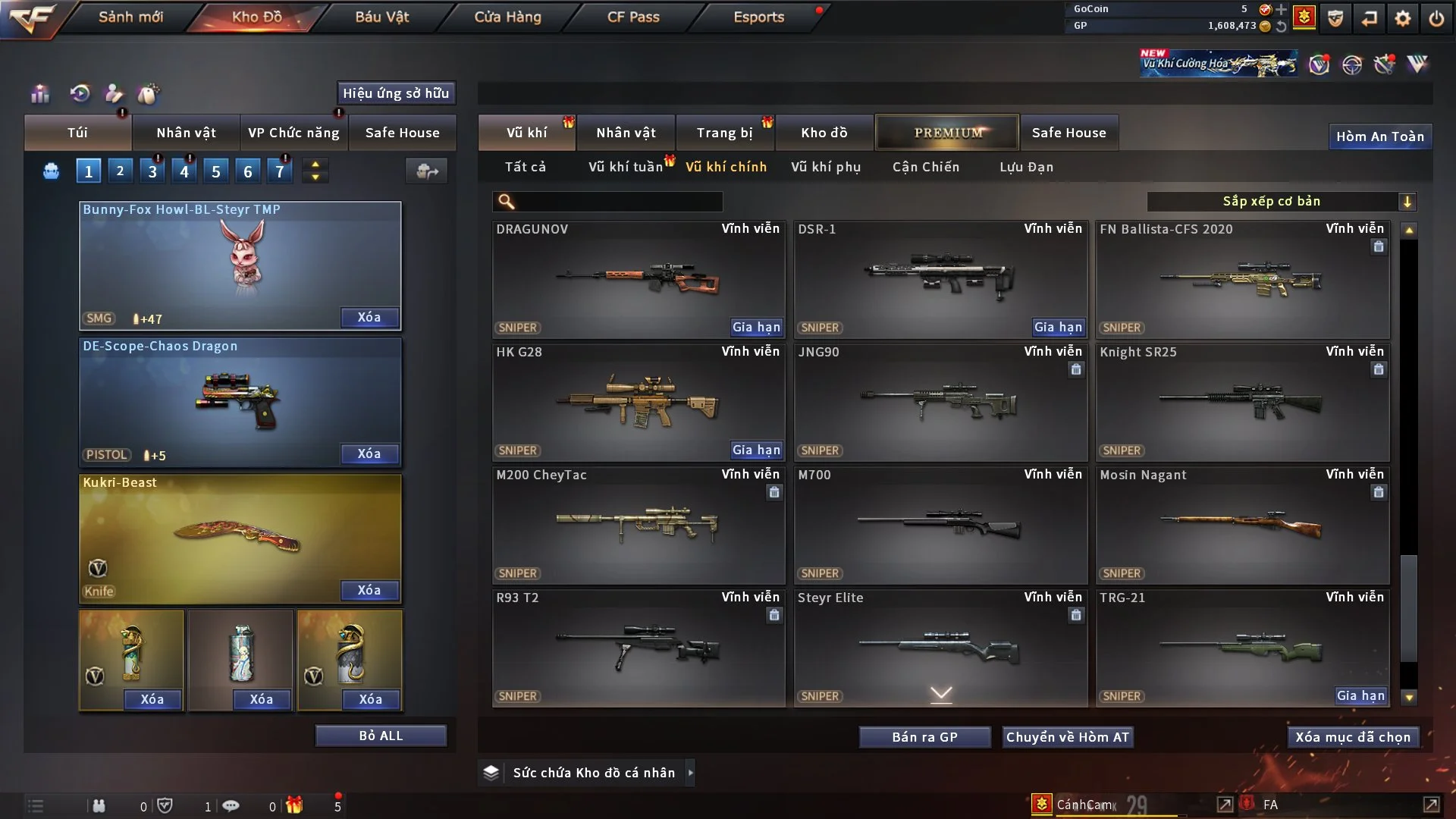Open the Cửa Hàng shop menu

tap(507, 17)
